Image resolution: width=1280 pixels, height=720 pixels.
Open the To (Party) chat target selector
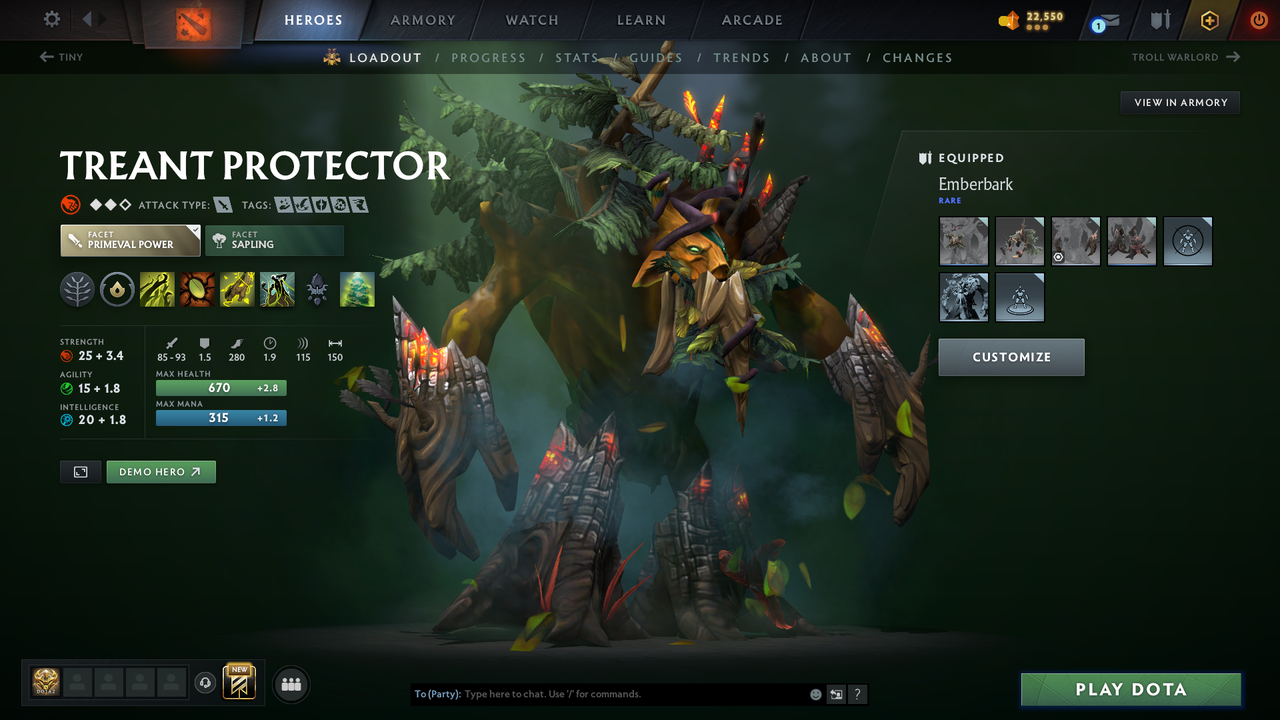[437, 694]
